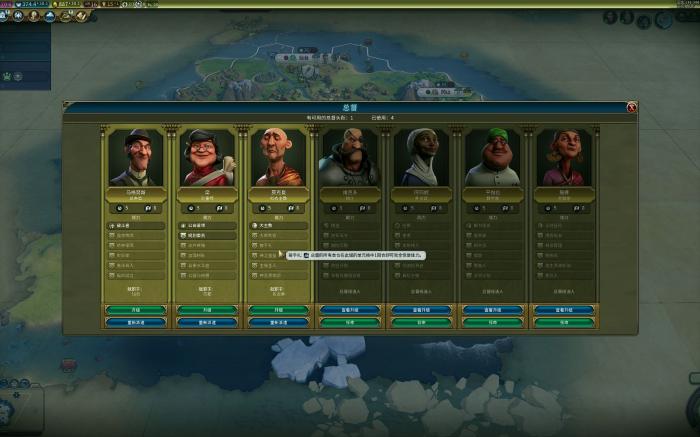View promotions for governor Victor
The image size is (700, 437).
pos(350,310)
